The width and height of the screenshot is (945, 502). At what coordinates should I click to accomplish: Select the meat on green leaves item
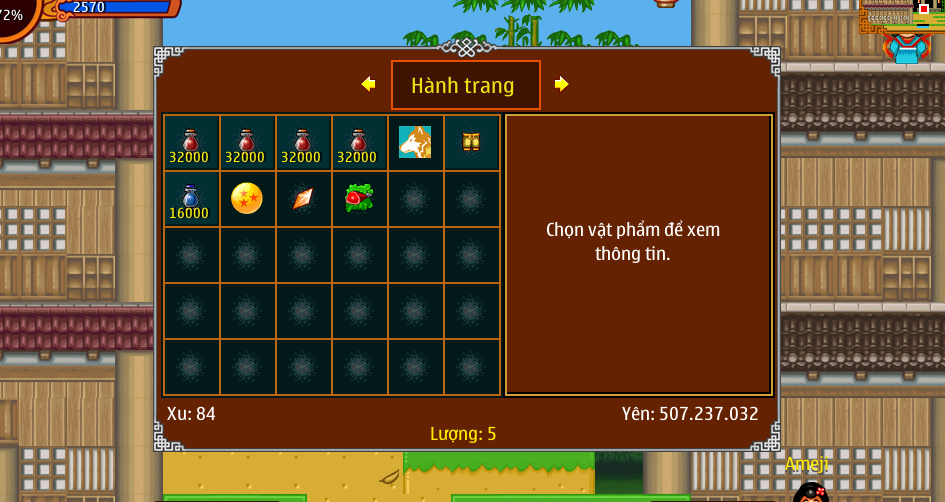pos(359,198)
